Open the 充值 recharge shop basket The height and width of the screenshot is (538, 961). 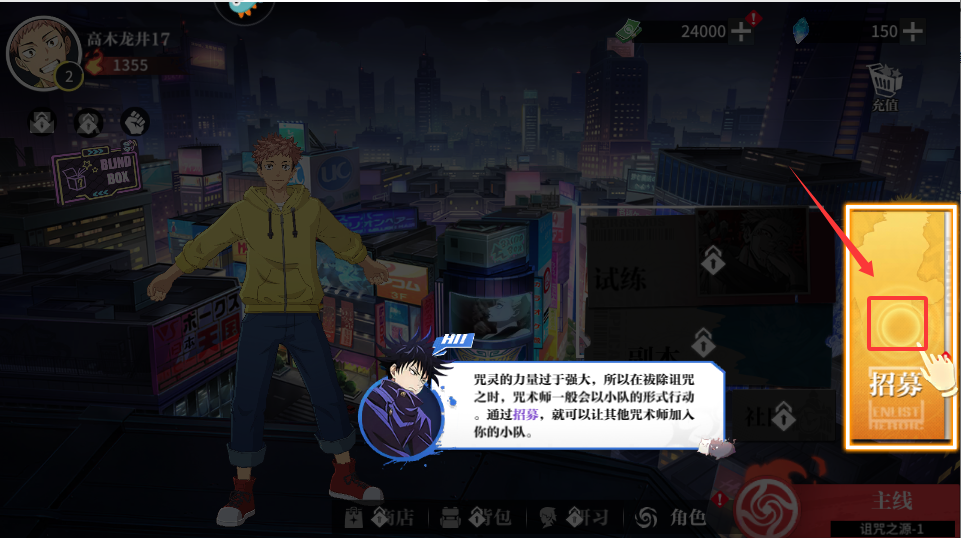[884, 84]
